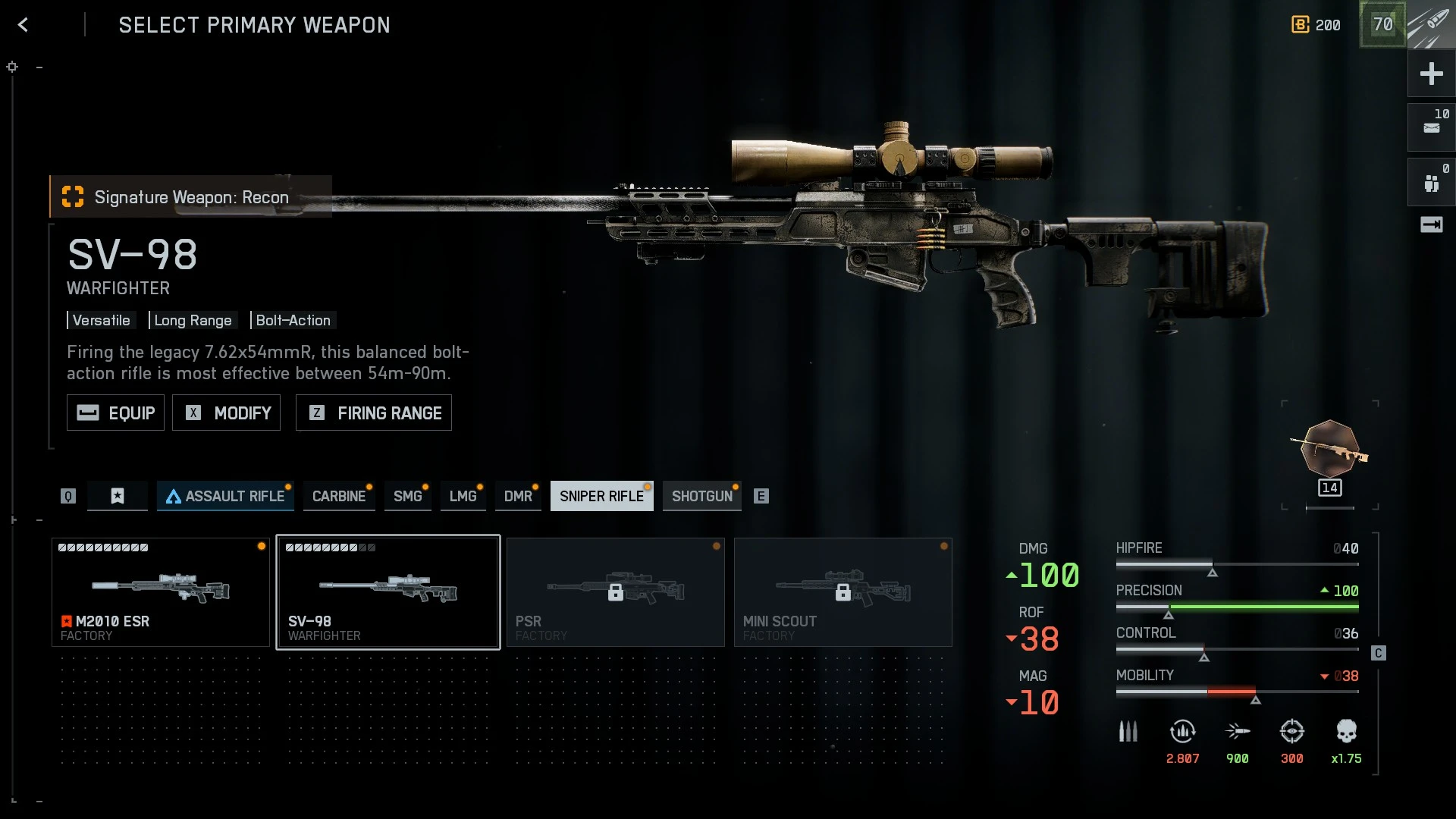Viewport: 1456px width, 819px height.
Task: Go back with the top-left arrow
Action: point(24,25)
